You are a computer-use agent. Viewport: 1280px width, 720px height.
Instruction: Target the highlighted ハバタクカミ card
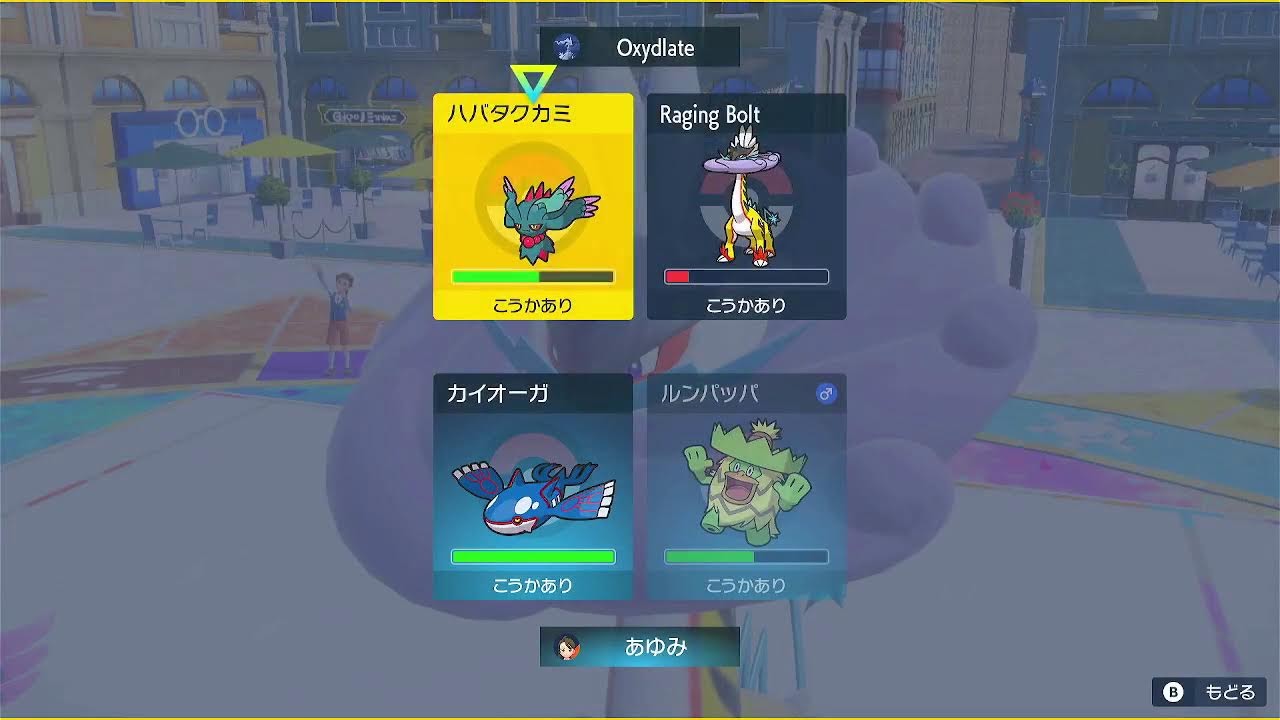tap(532, 205)
